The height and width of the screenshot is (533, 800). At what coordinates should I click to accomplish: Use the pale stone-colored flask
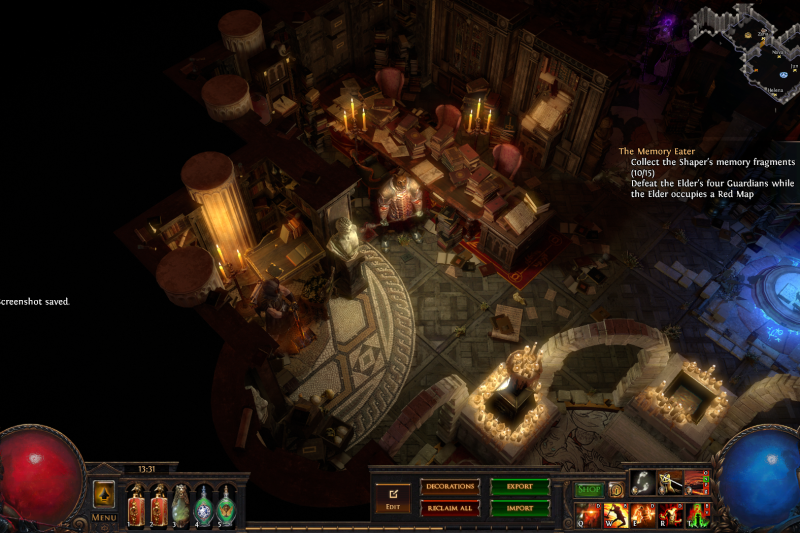(181, 504)
